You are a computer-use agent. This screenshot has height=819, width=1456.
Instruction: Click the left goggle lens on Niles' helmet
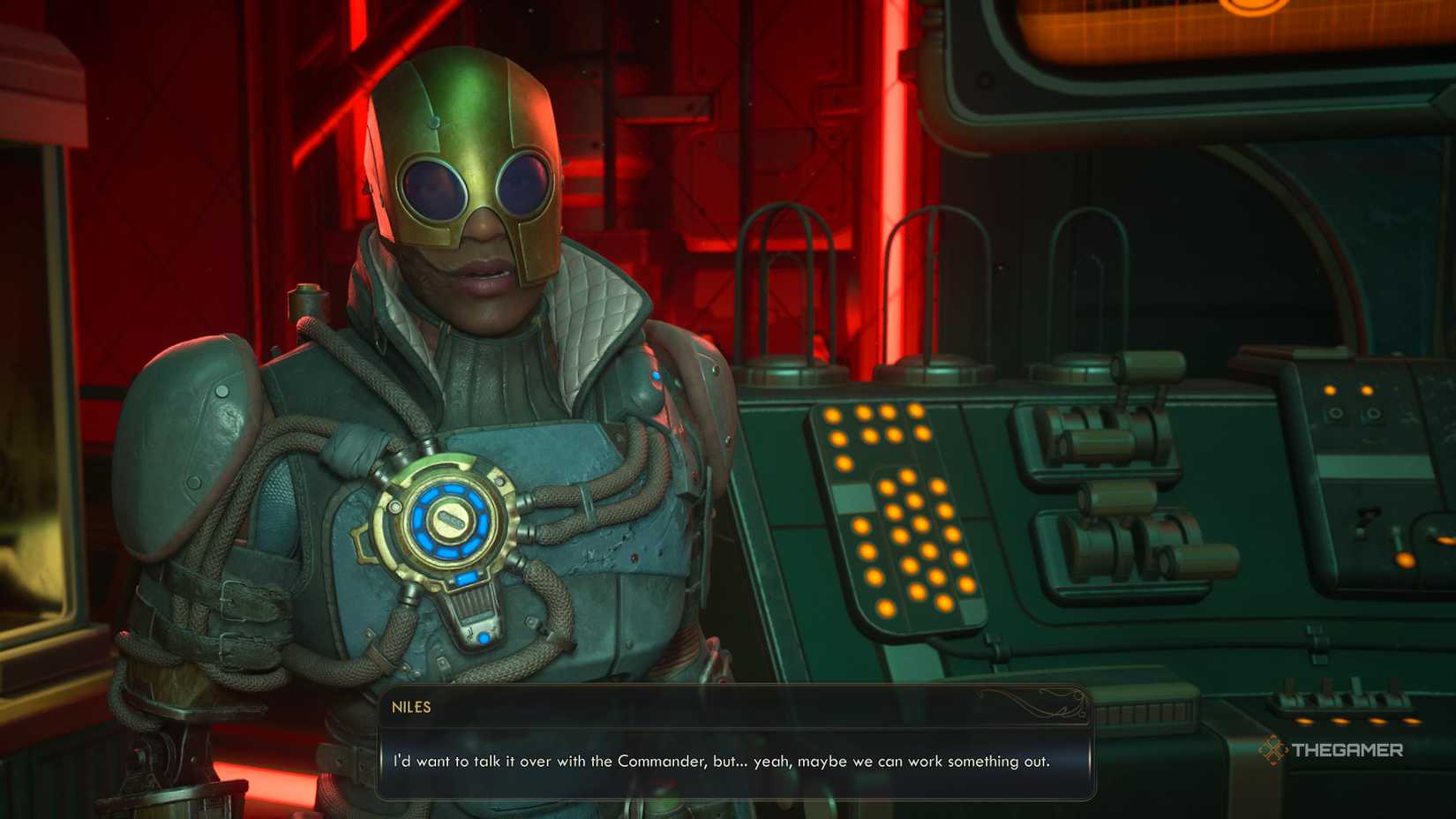(x=432, y=181)
